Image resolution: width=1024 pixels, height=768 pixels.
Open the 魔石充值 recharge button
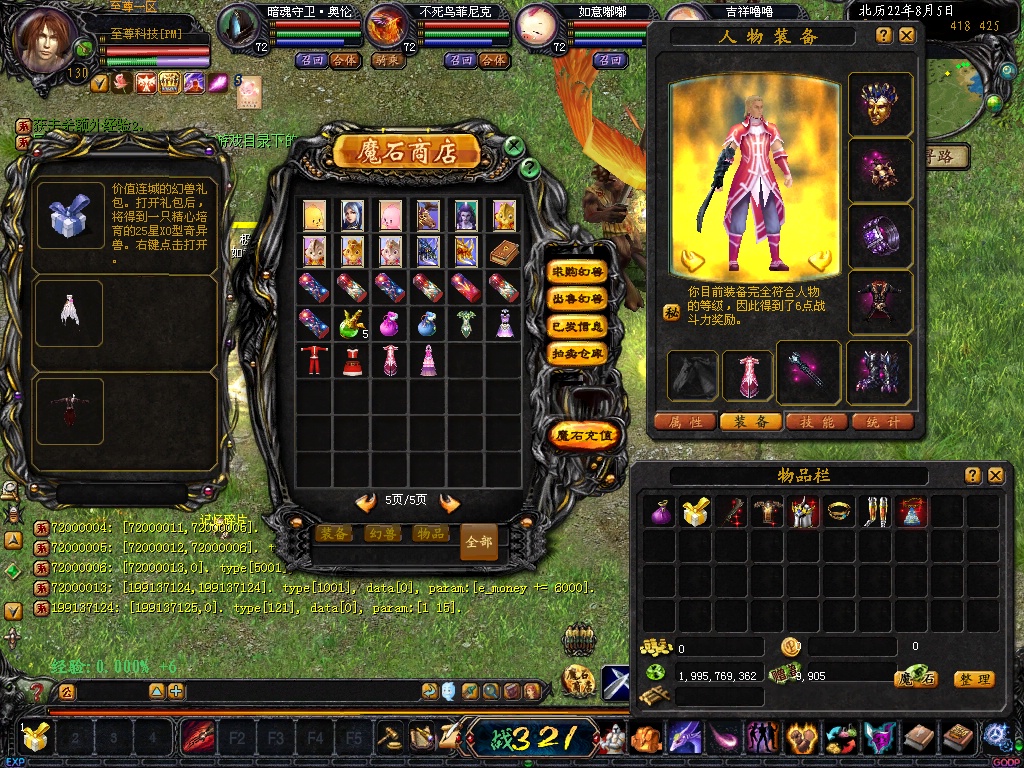point(585,435)
